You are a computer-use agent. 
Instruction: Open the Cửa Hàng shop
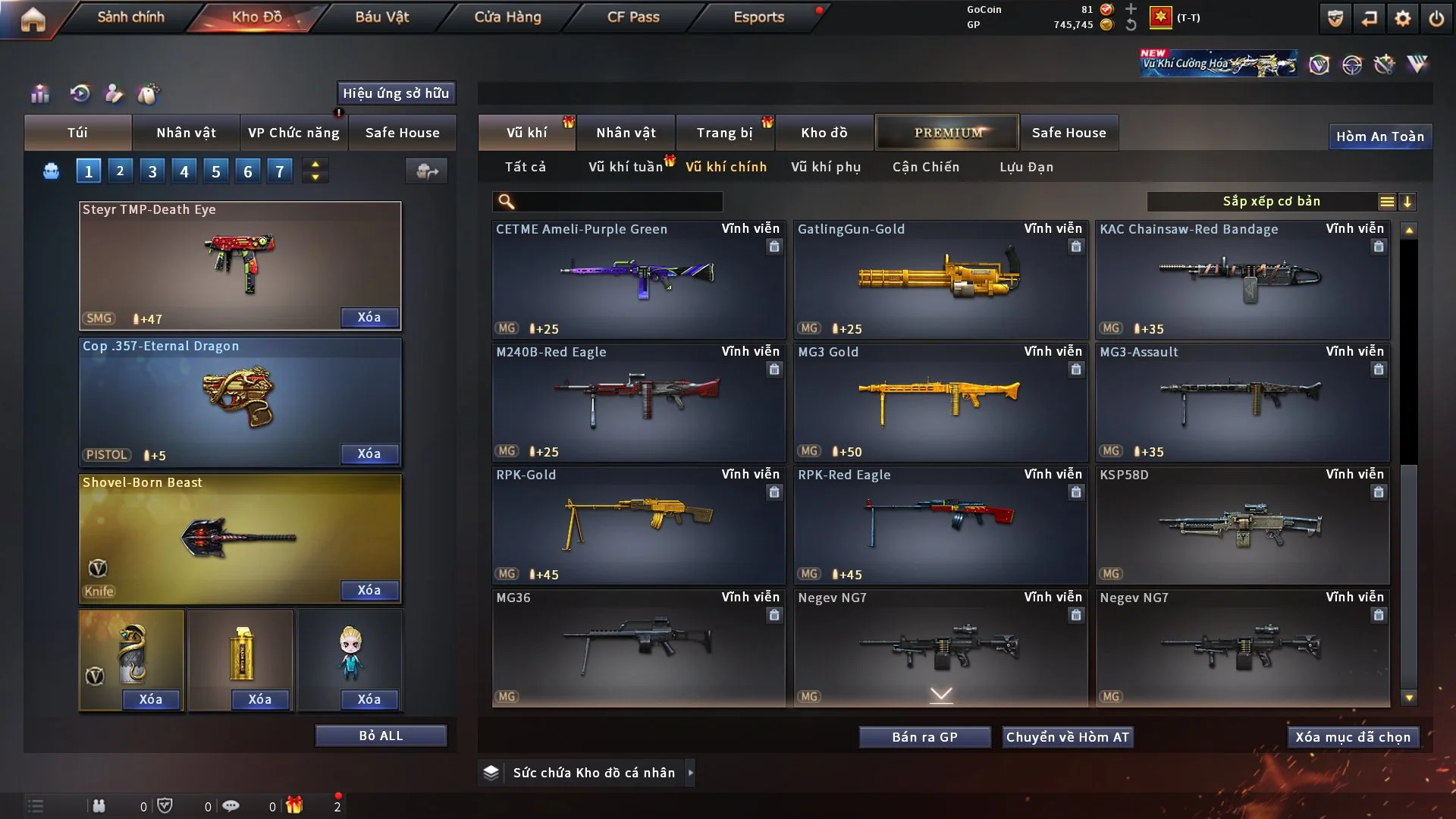(507, 17)
